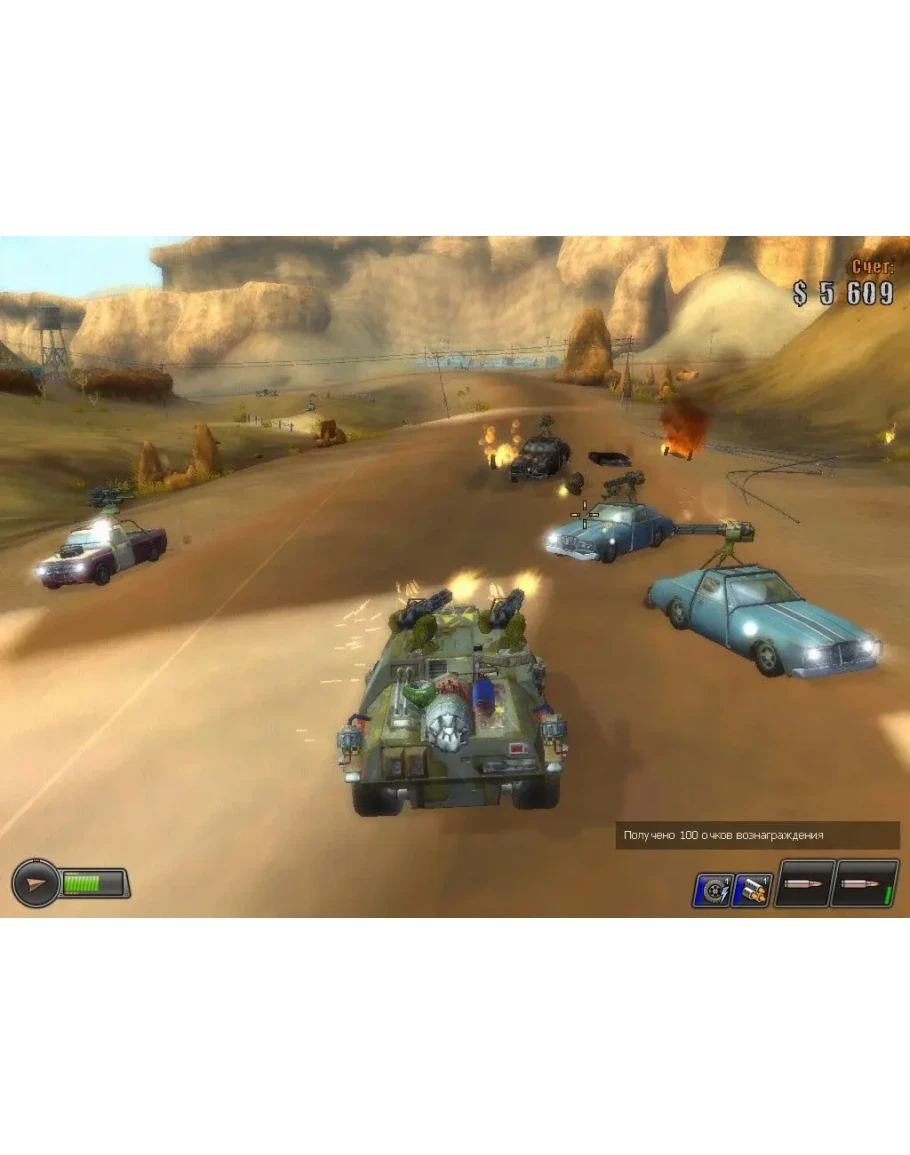This screenshot has width=910, height=1155.
Task: Click the round compass arrow dial
Action: 35,884
